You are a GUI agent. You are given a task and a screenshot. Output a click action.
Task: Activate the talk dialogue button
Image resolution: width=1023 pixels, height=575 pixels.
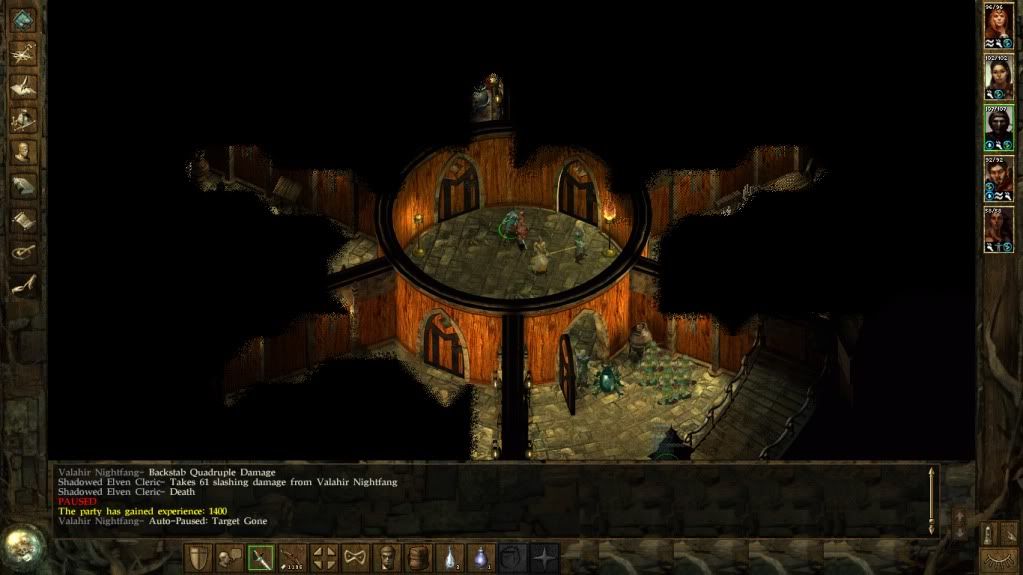point(230,558)
